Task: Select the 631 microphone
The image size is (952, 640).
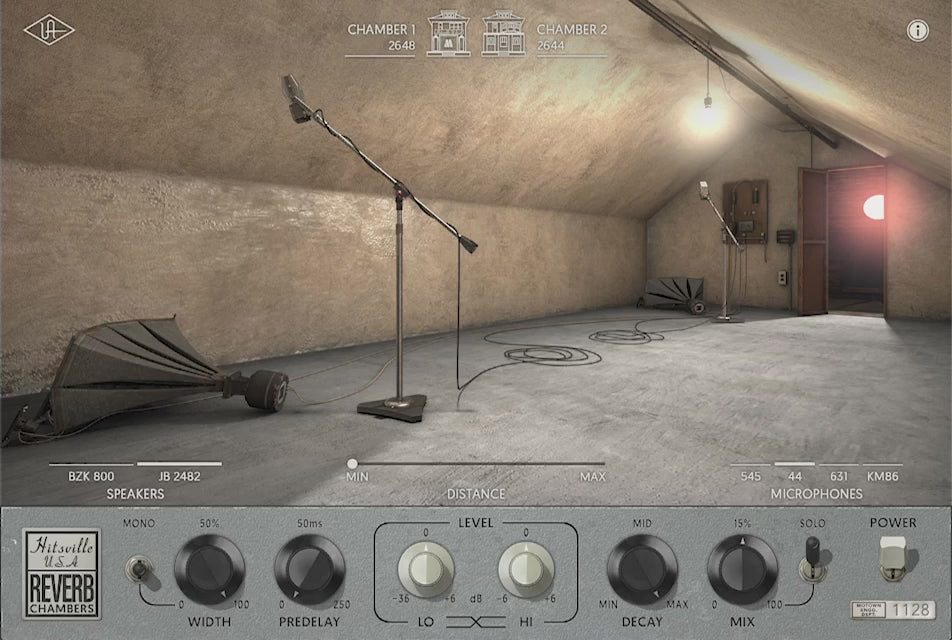Action: point(838,476)
